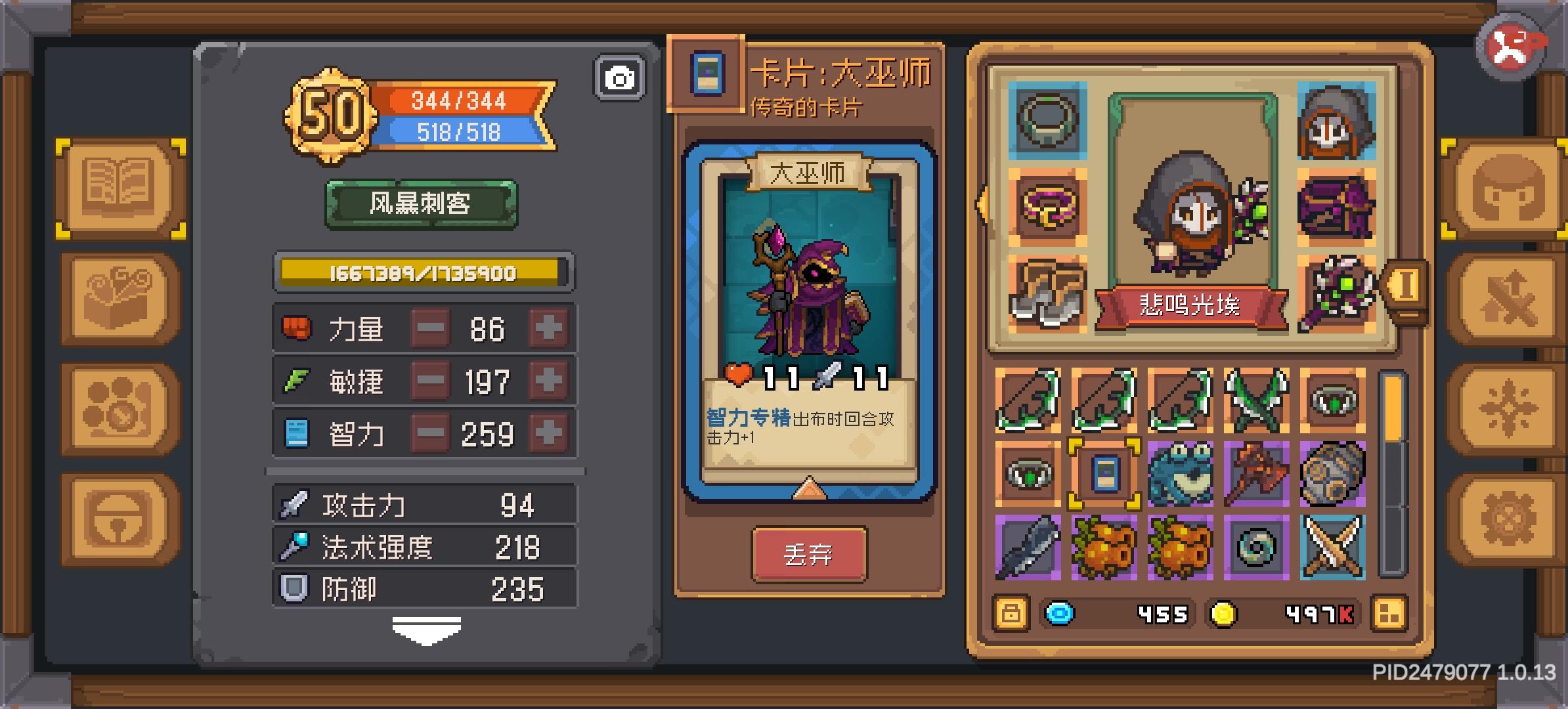The width and height of the screenshot is (1568, 709).
Task: Click the camera screenshot icon on character panel
Action: click(618, 76)
